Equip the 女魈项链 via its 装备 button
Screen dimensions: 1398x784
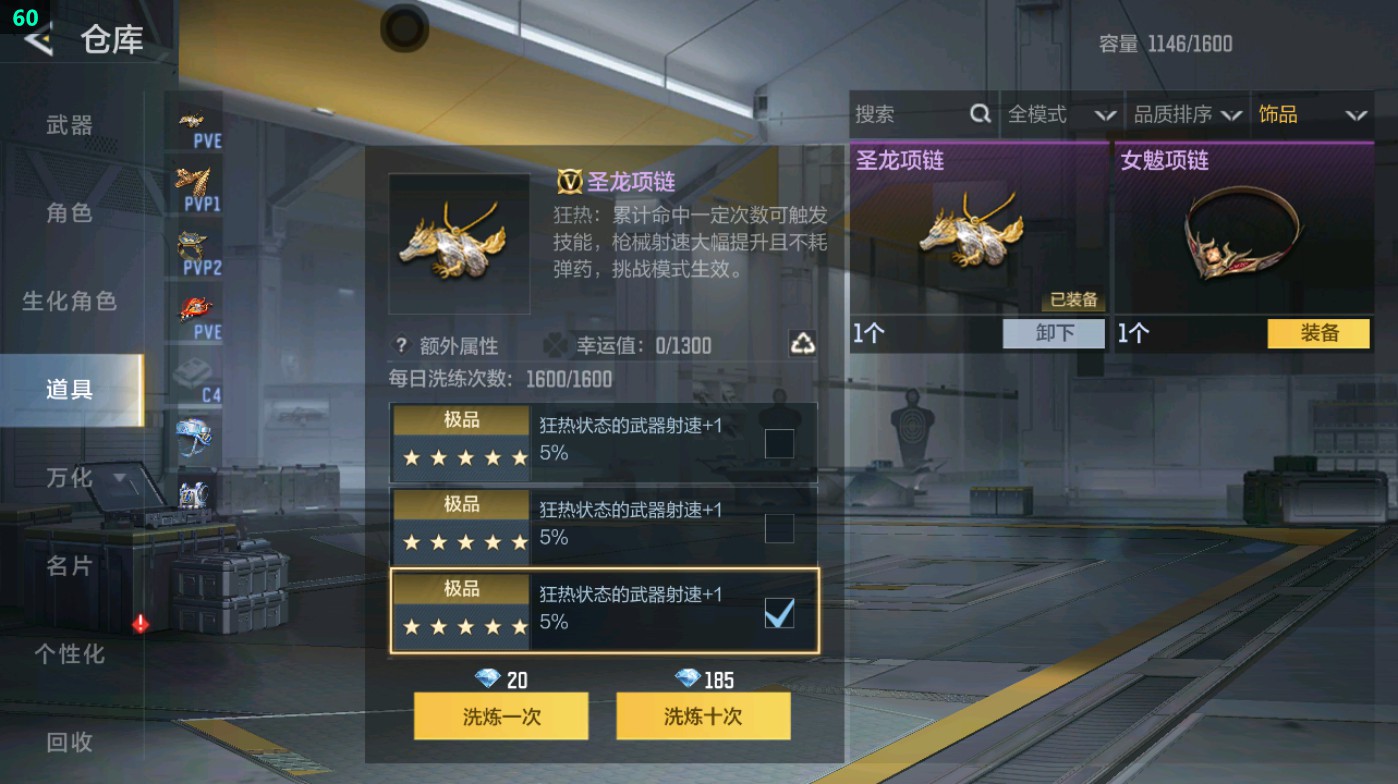pyautogui.click(x=1319, y=333)
